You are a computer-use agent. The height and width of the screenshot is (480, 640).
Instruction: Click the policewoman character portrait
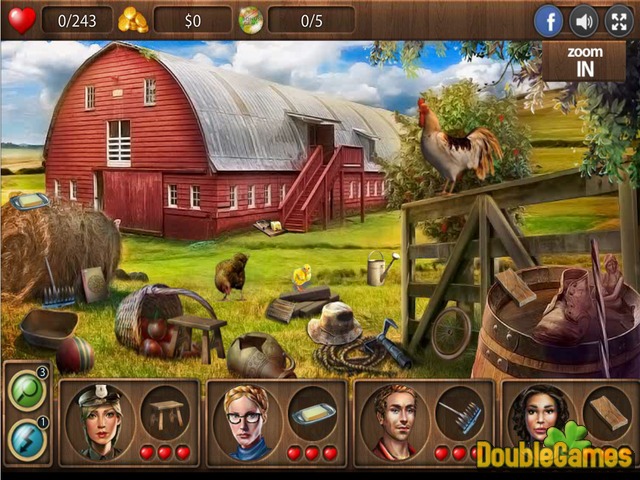100,418
